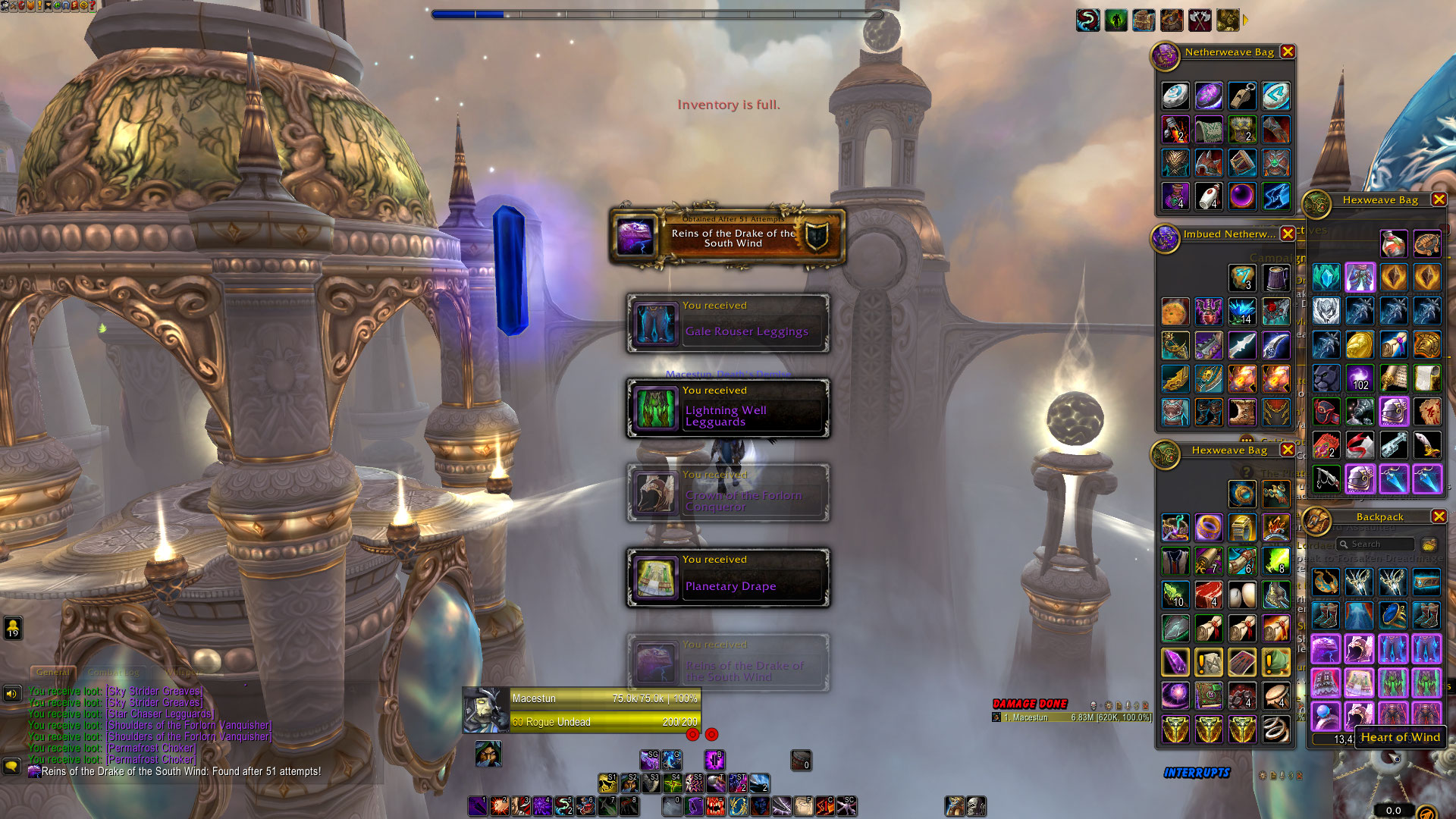Open the chat speech bubble menu
1456x819 pixels.
coord(11,767)
